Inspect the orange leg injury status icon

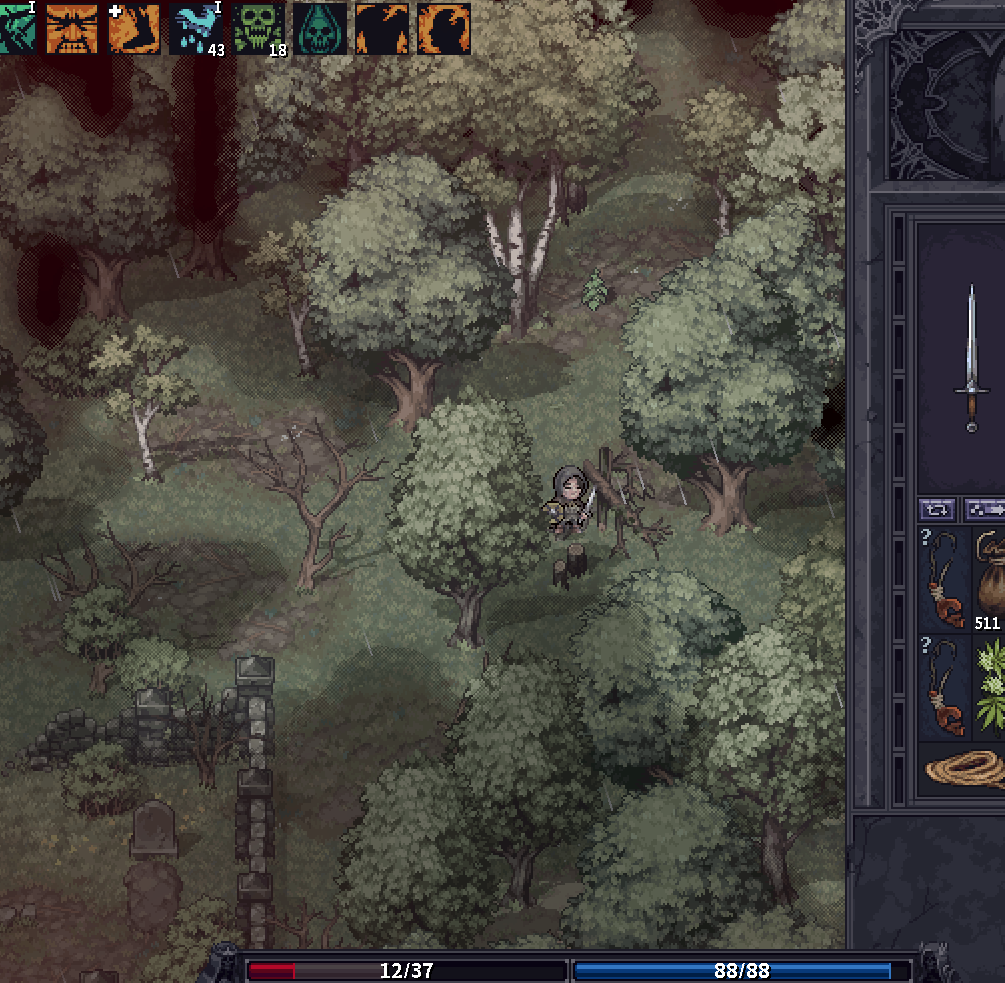134,28
